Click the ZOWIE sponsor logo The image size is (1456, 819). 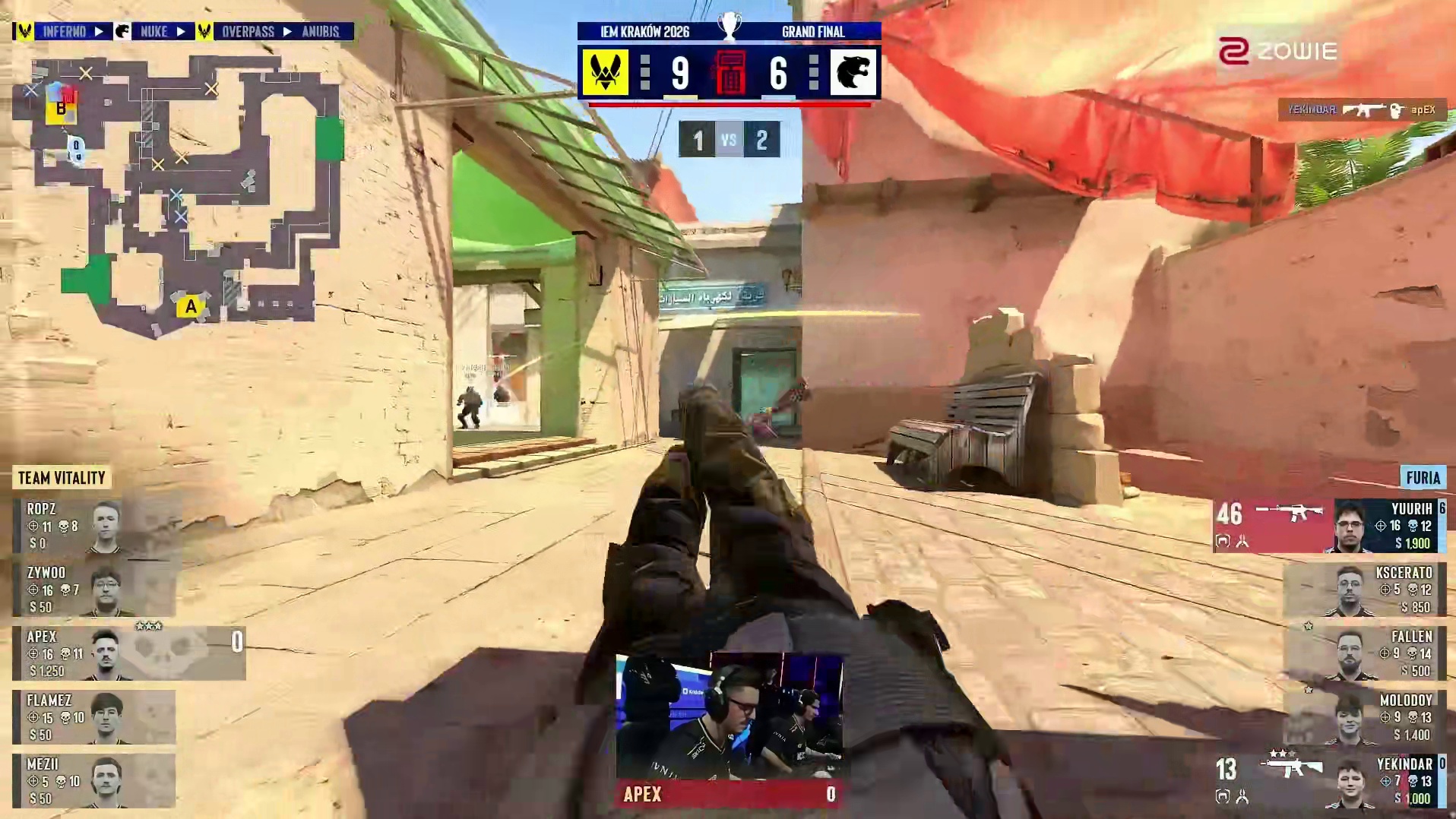coord(1277,52)
